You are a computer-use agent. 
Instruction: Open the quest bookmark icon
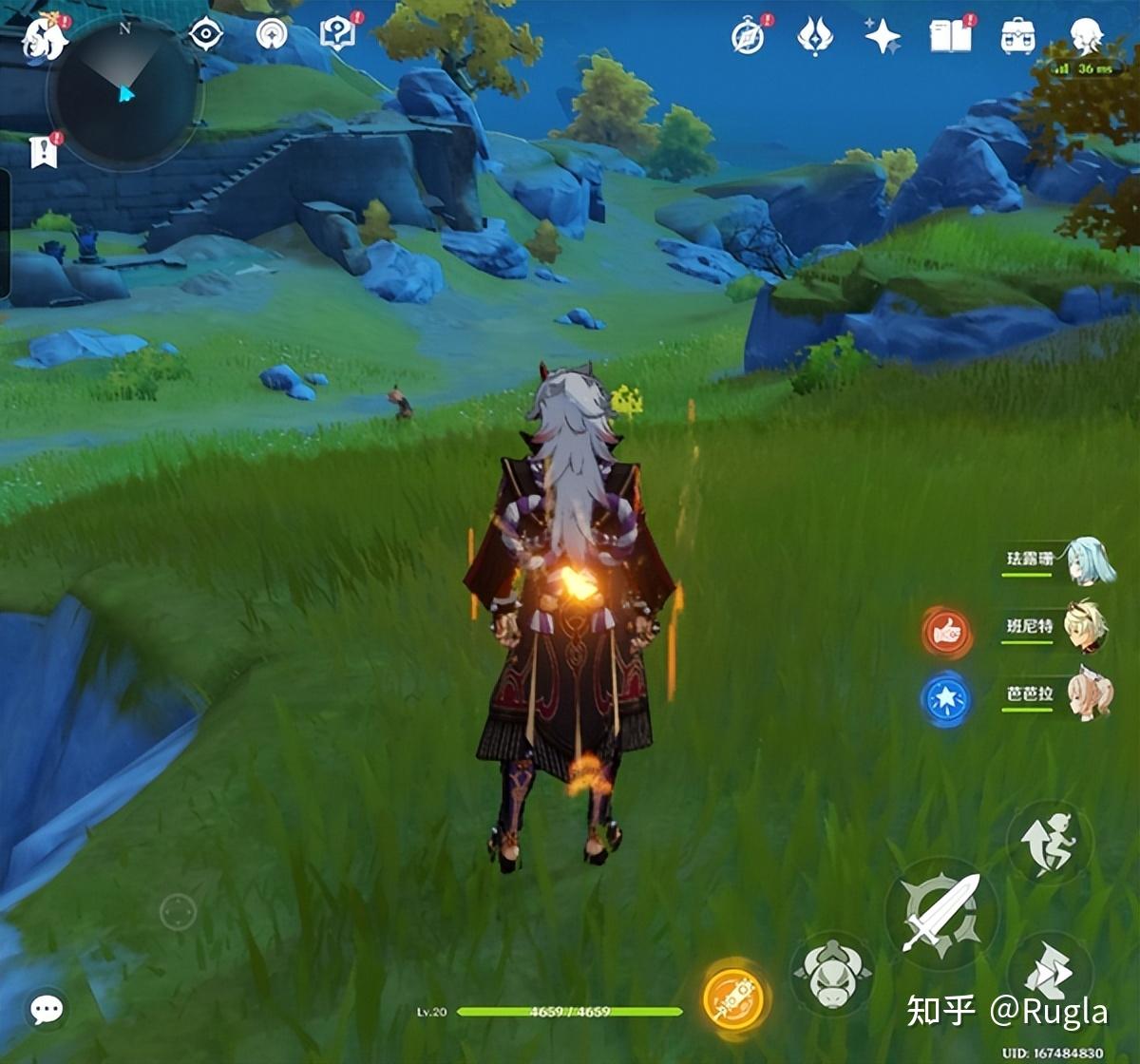click(x=44, y=151)
